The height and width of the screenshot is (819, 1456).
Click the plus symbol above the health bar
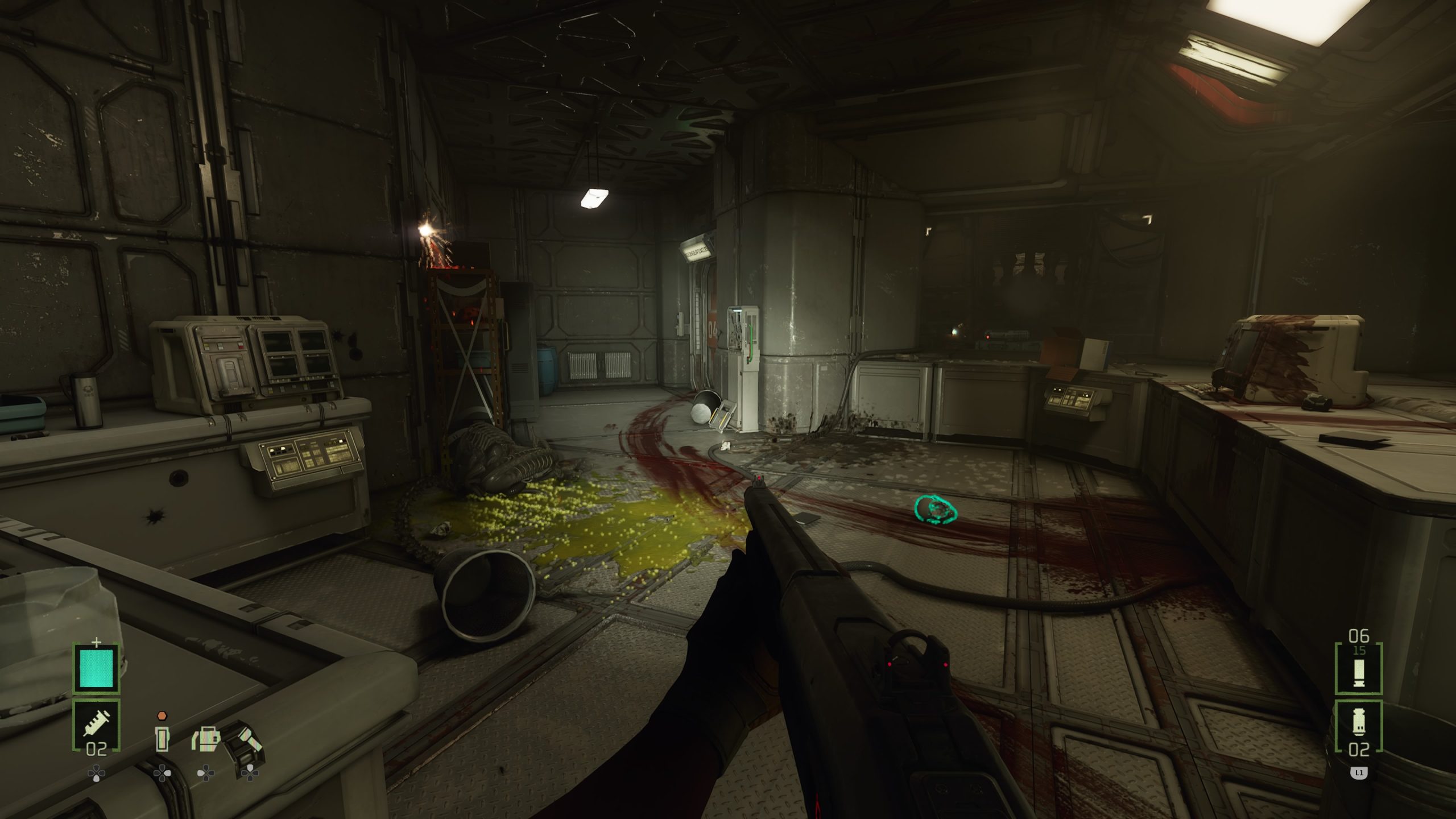pos(97,642)
